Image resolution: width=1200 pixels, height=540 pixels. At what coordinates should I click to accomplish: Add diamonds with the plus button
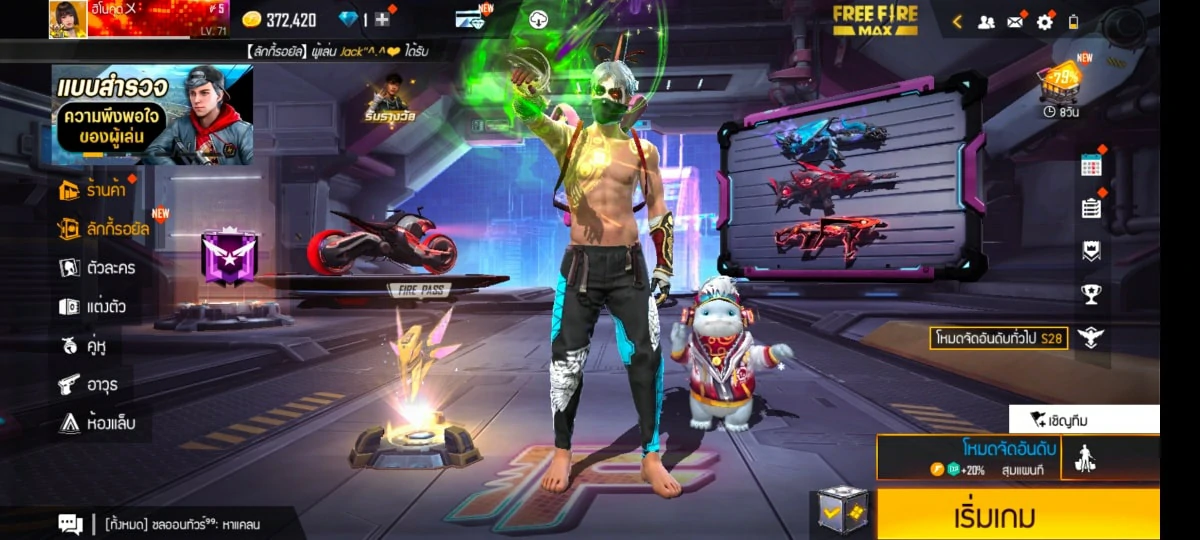tap(382, 19)
